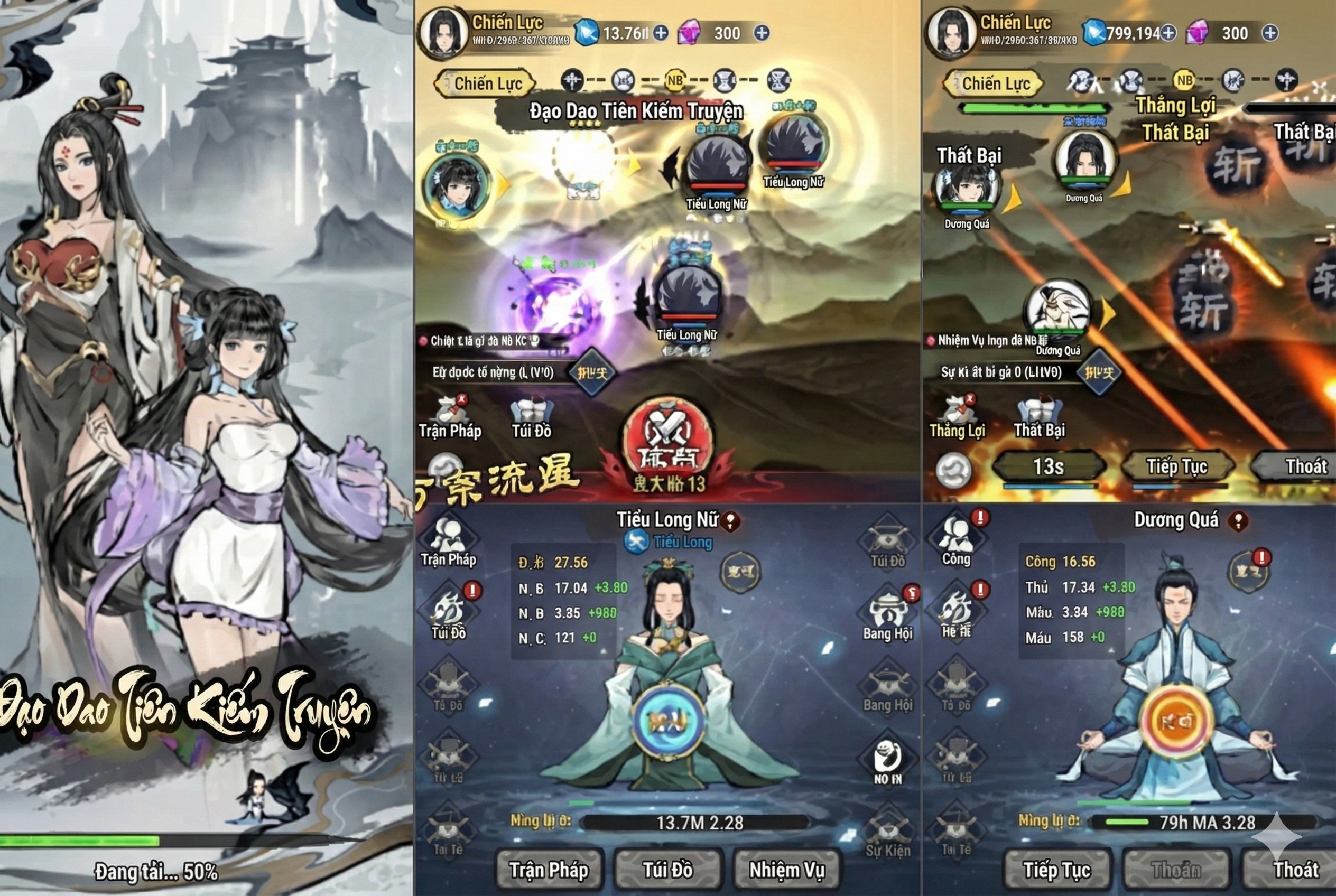Open the Sự Kiện icon
Image resolution: width=1336 pixels, height=896 pixels.
(887, 833)
